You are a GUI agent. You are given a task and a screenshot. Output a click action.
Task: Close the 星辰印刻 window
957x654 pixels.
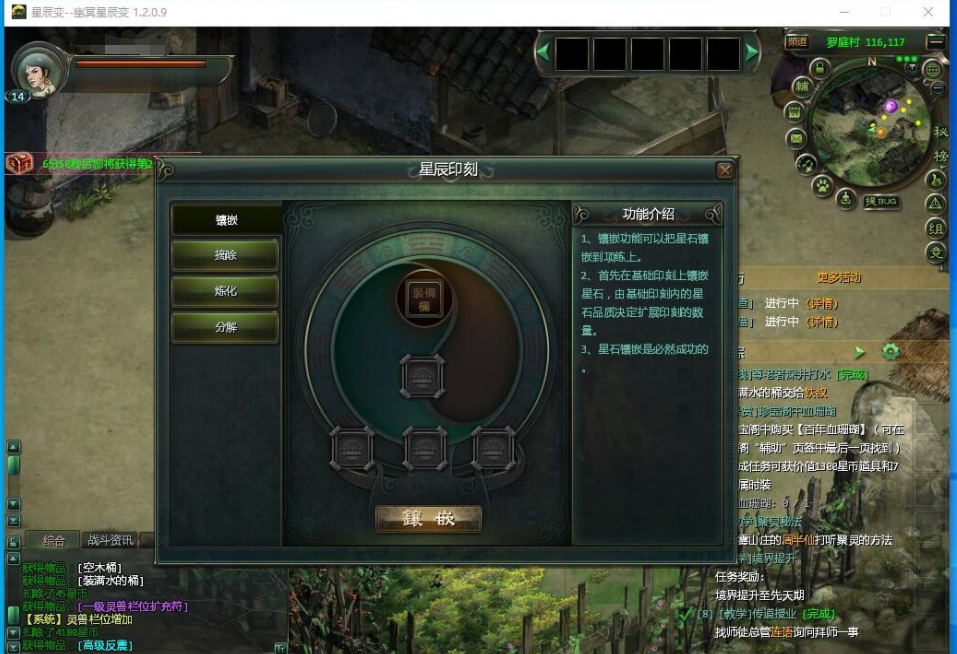[x=725, y=171]
